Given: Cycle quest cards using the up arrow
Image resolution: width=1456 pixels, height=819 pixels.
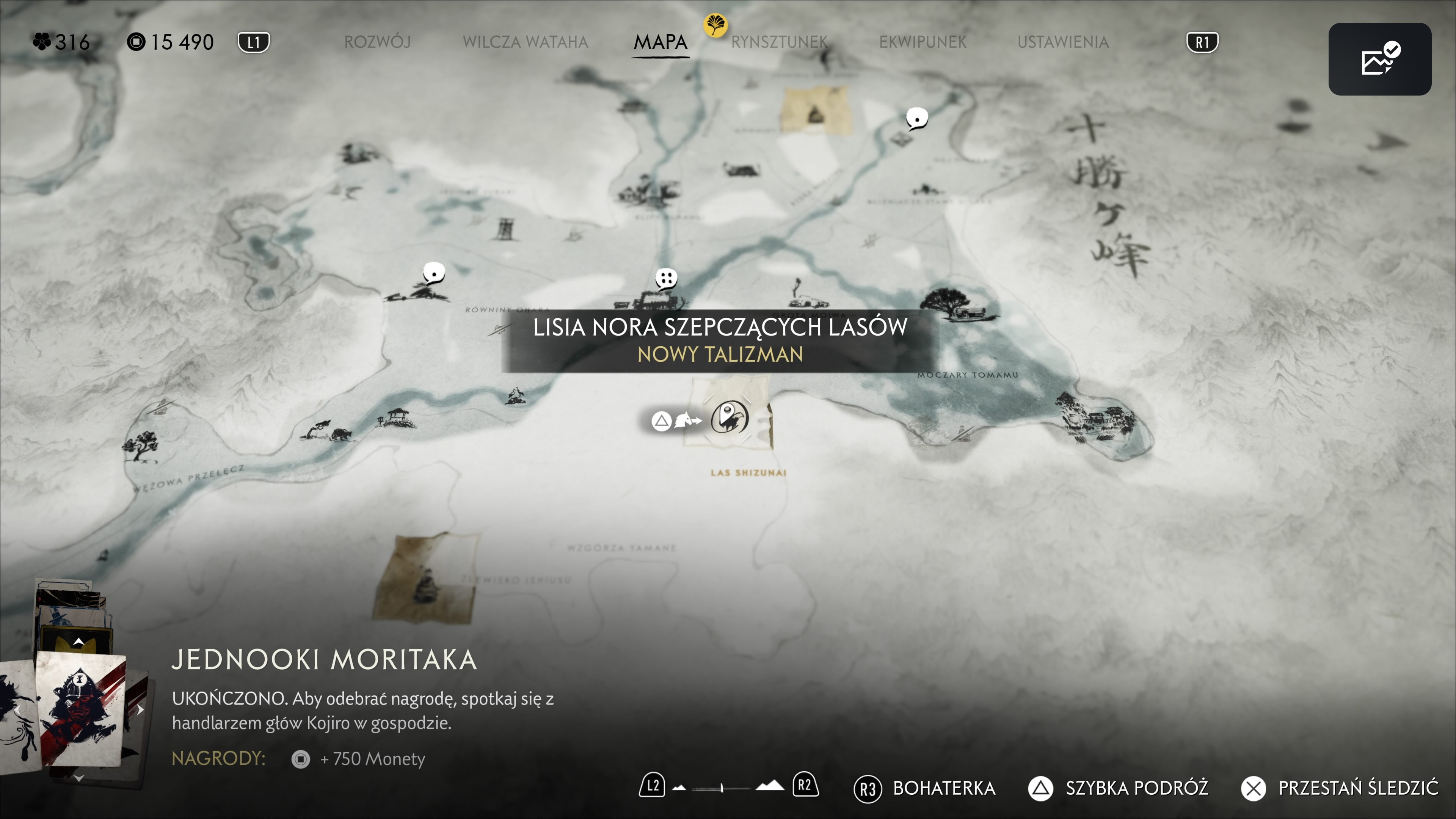Looking at the screenshot, I should [x=78, y=642].
